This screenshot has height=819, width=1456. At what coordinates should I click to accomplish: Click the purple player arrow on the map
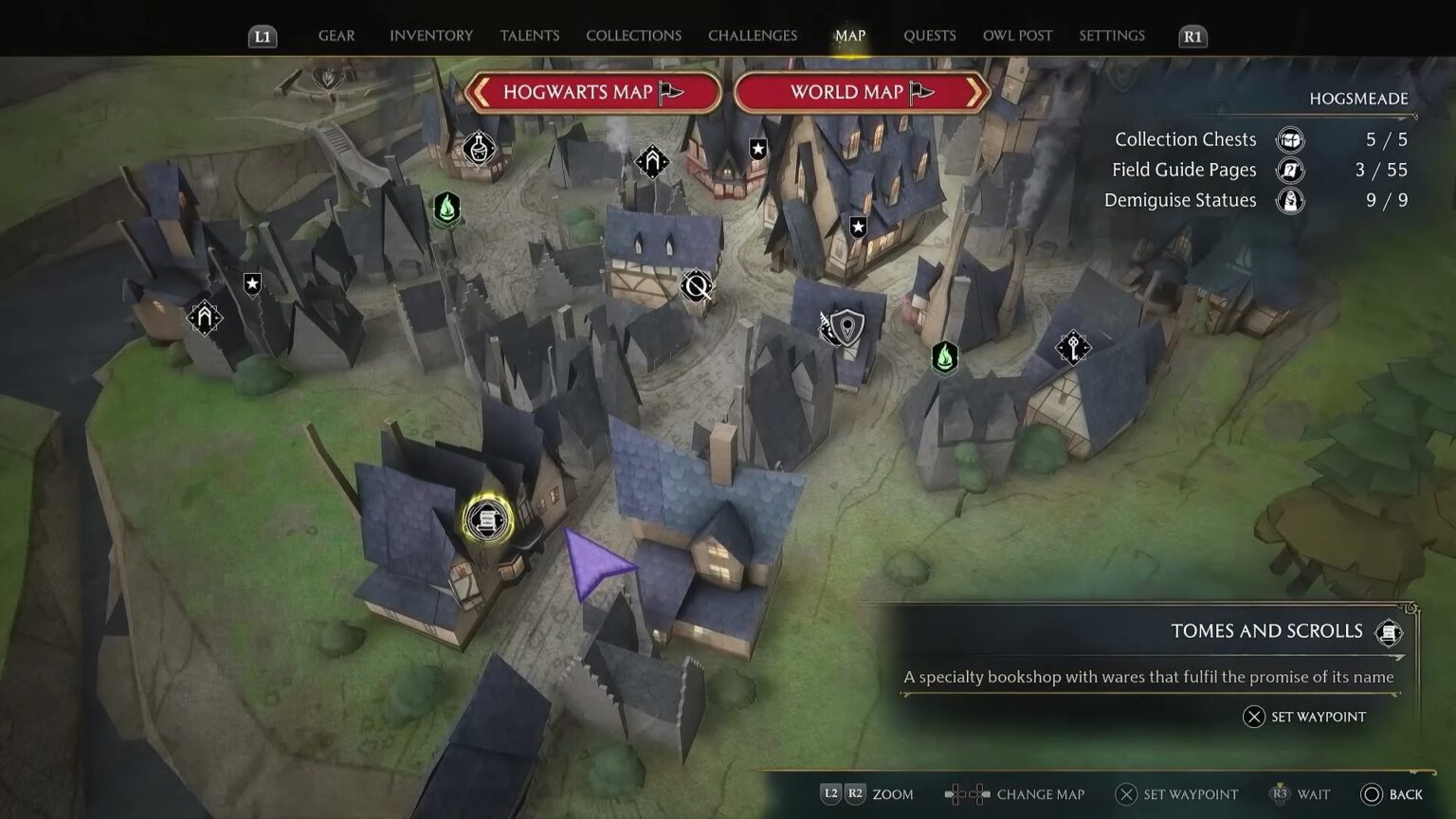pyautogui.click(x=596, y=564)
